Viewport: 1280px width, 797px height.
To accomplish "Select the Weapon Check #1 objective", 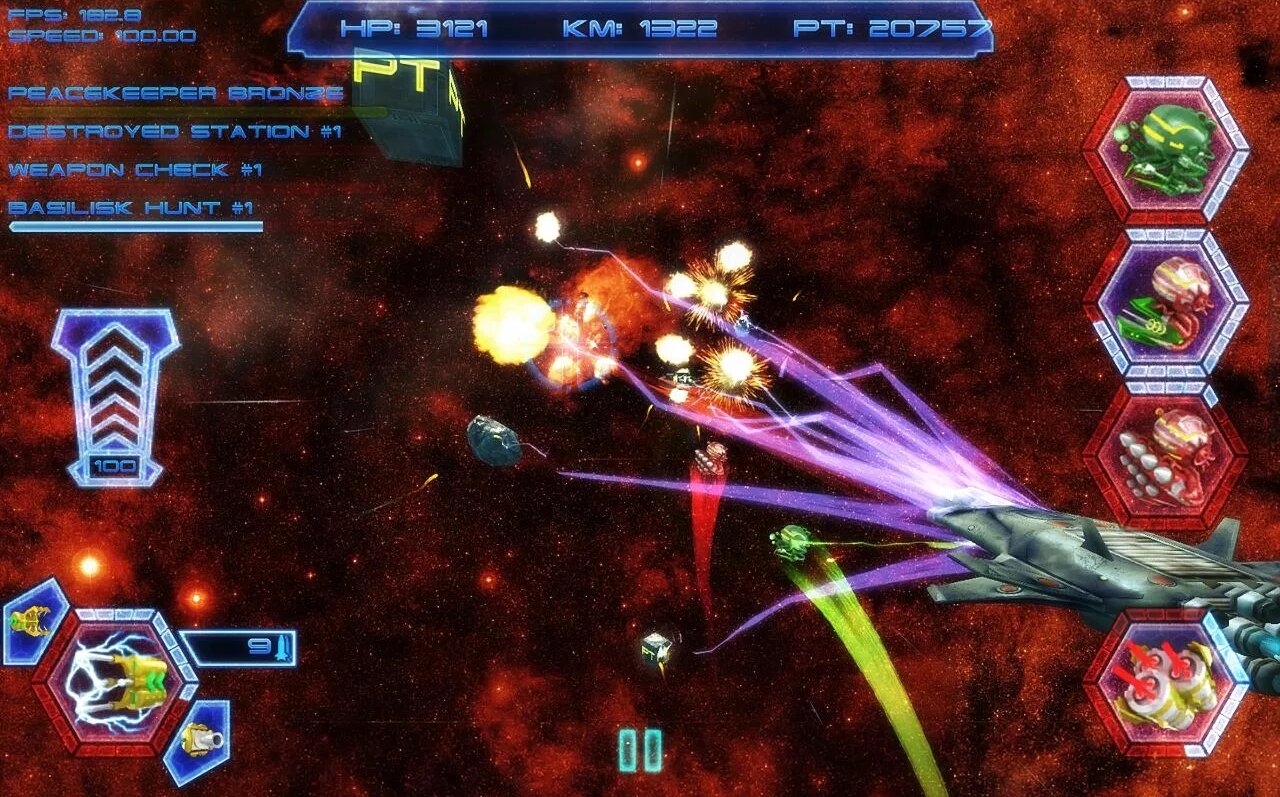I will tap(135, 170).
